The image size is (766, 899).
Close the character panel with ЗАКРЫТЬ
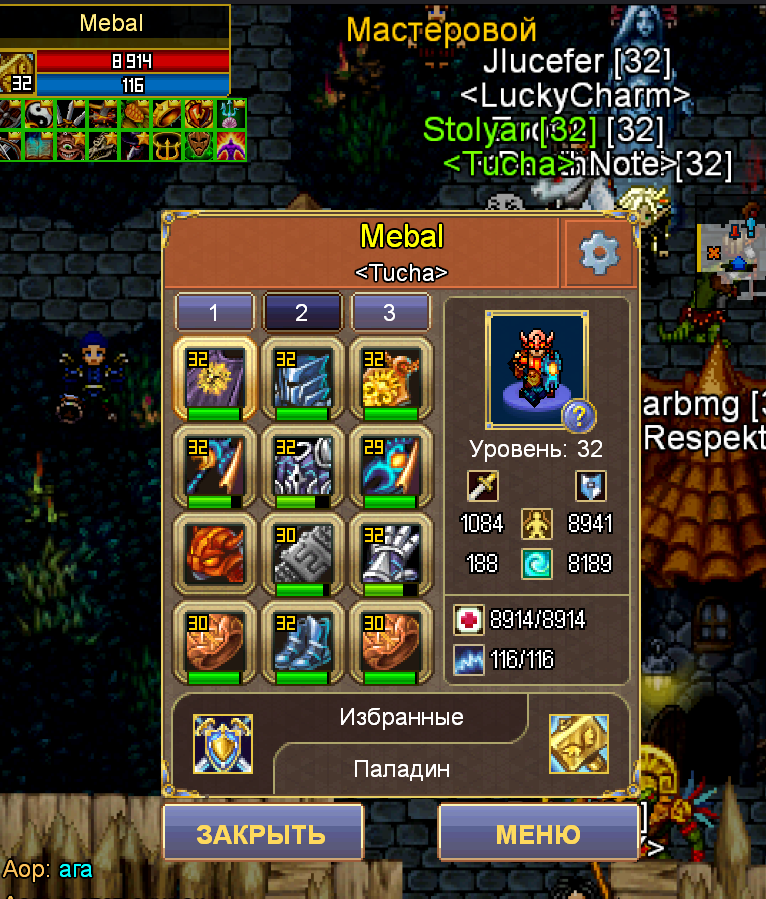pyautogui.click(x=261, y=834)
